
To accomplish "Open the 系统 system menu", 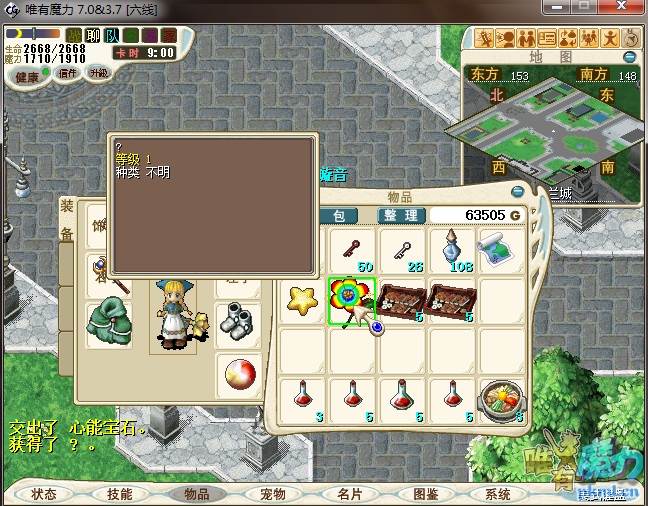I will click(x=498, y=494).
